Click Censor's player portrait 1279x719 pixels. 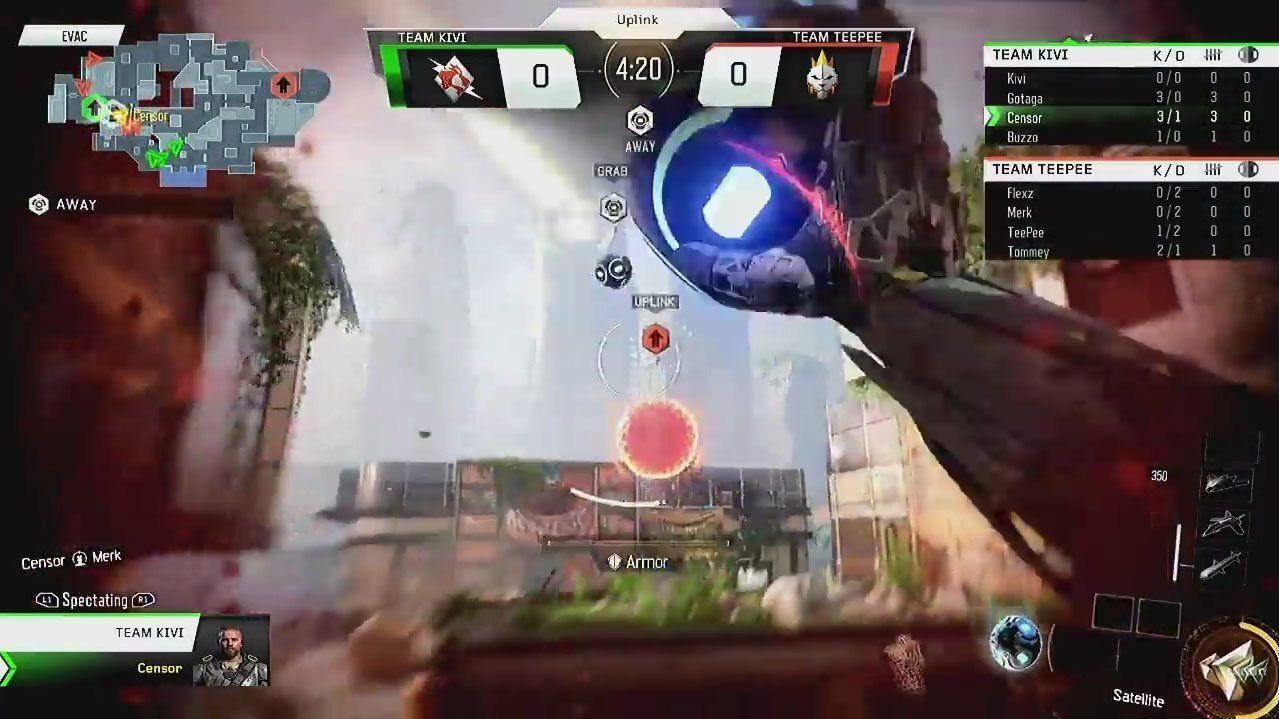pyautogui.click(x=231, y=651)
